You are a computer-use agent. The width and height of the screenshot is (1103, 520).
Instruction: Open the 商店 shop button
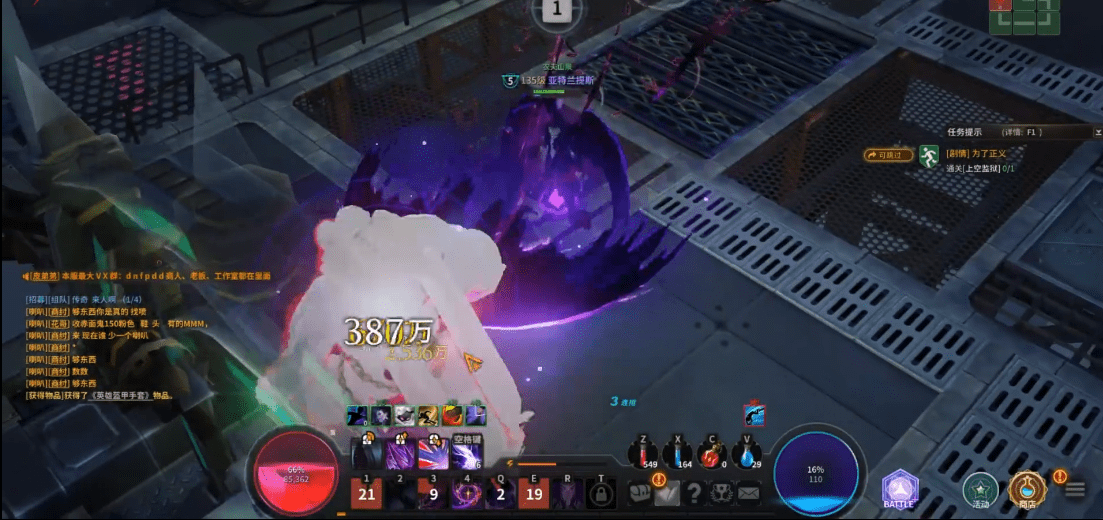[x=1026, y=489]
